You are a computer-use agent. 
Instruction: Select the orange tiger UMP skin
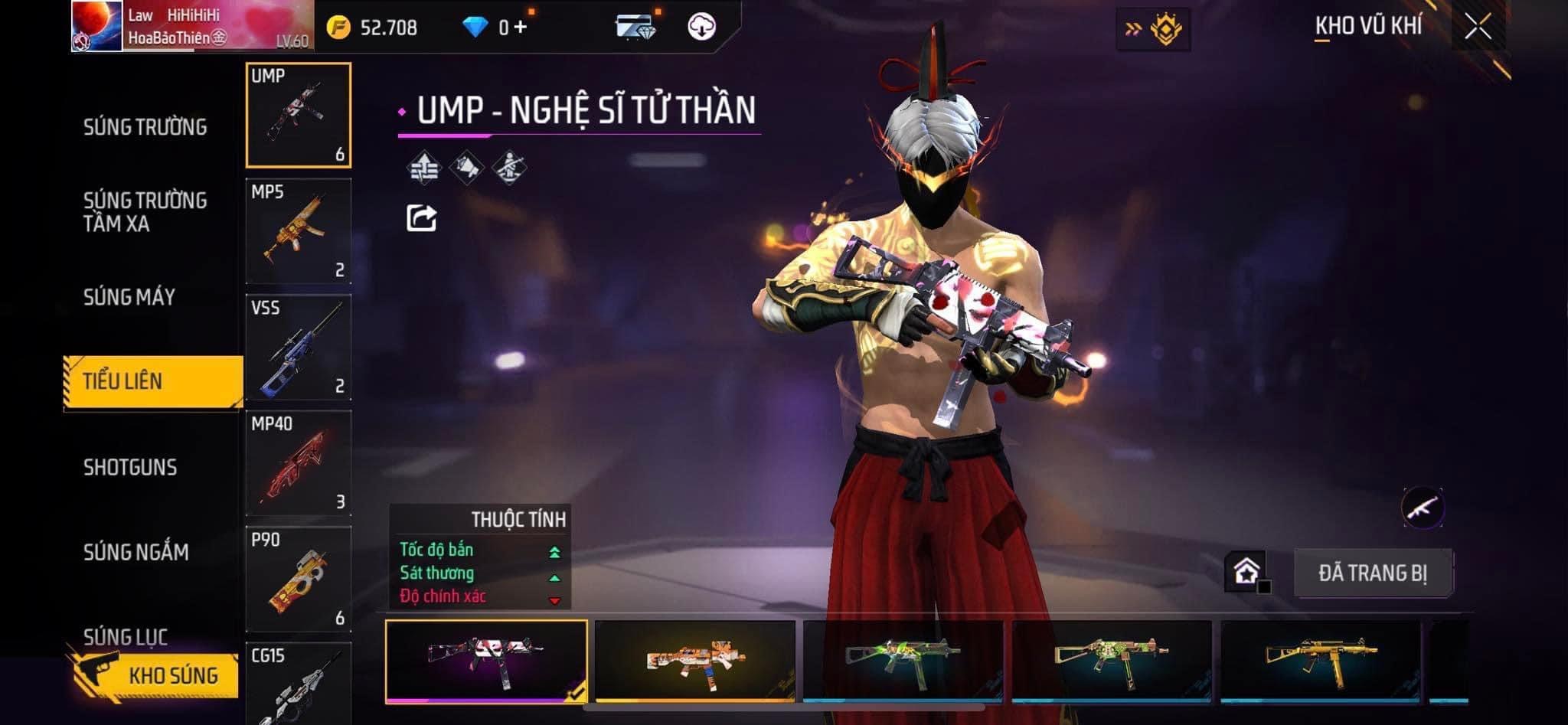click(x=694, y=660)
